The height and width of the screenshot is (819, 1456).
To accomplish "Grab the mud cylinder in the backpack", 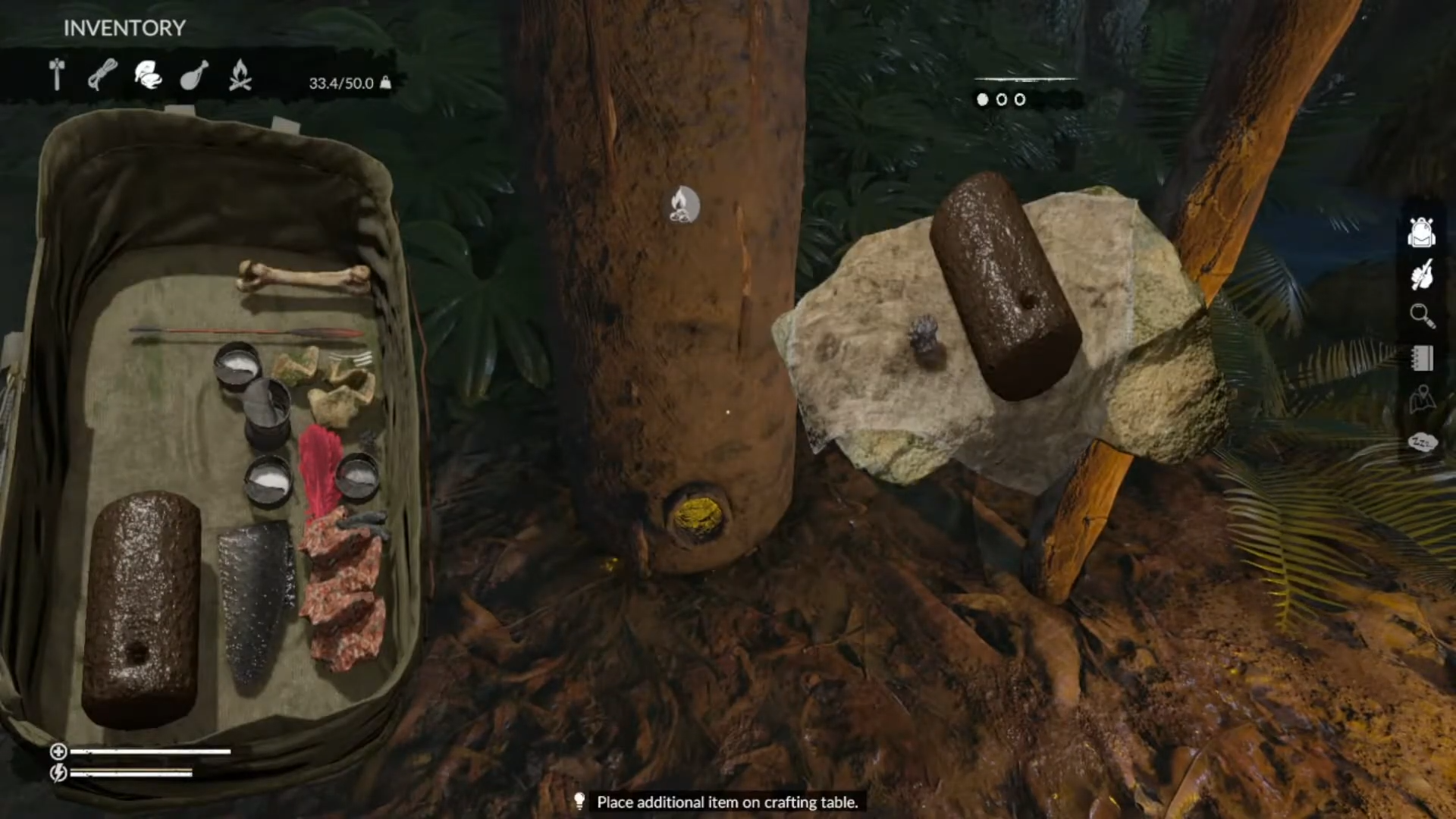I will tap(141, 607).
